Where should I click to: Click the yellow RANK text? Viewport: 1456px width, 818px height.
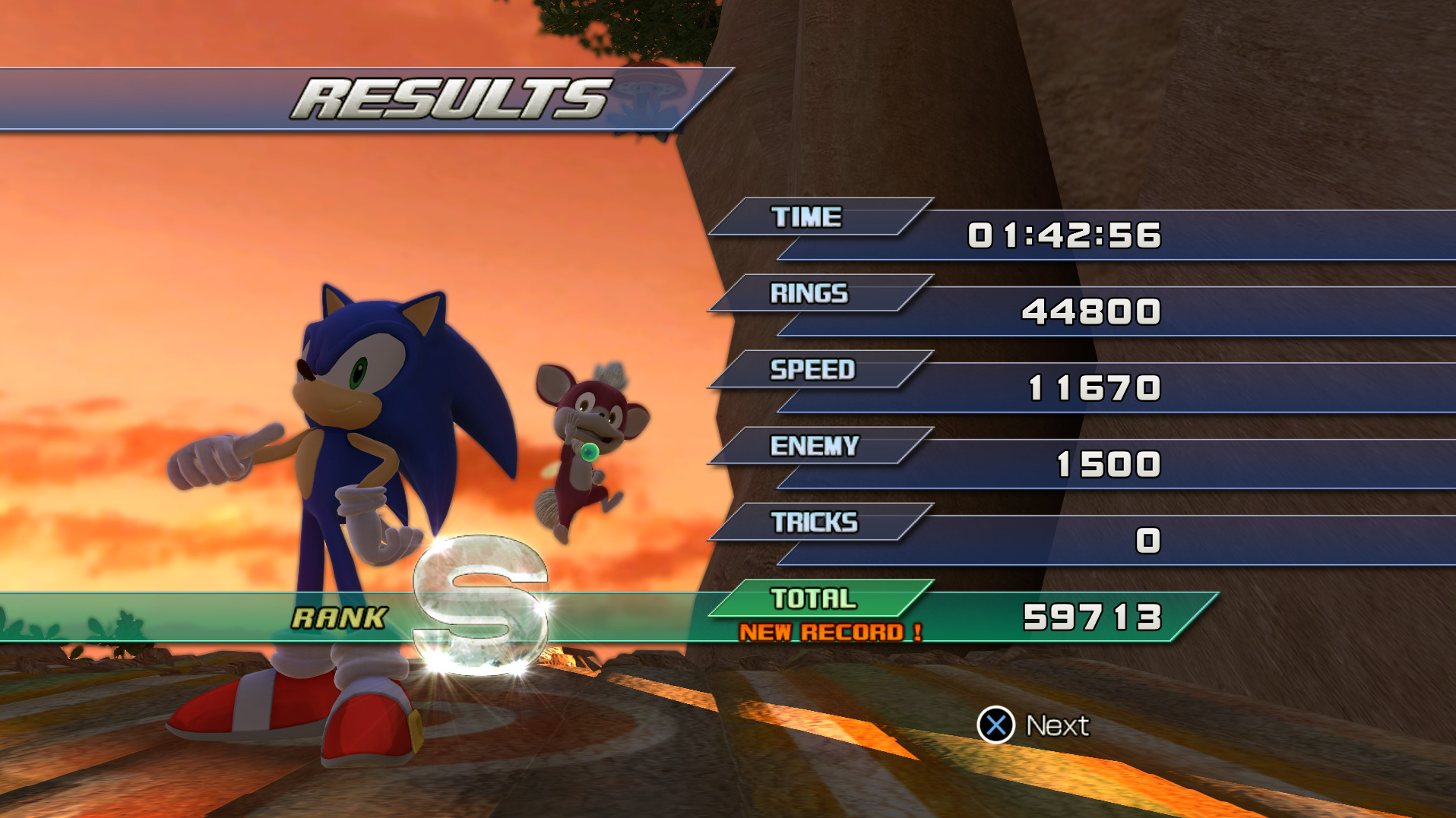point(339,617)
